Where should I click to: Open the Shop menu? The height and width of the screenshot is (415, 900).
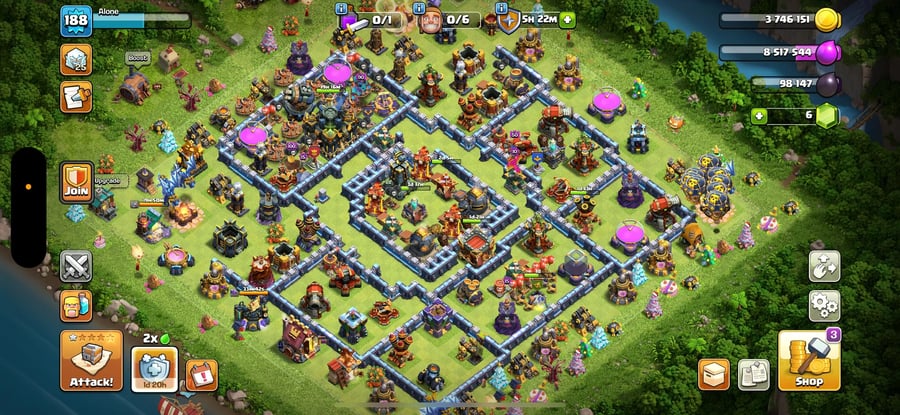tap(808, 362)
